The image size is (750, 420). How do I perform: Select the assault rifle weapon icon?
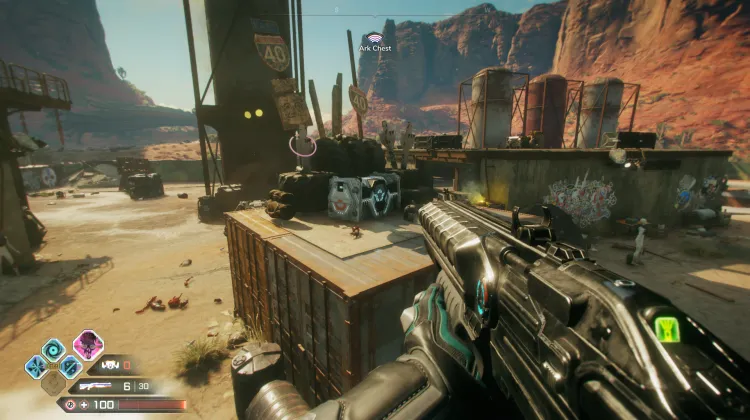coord(97,386)
